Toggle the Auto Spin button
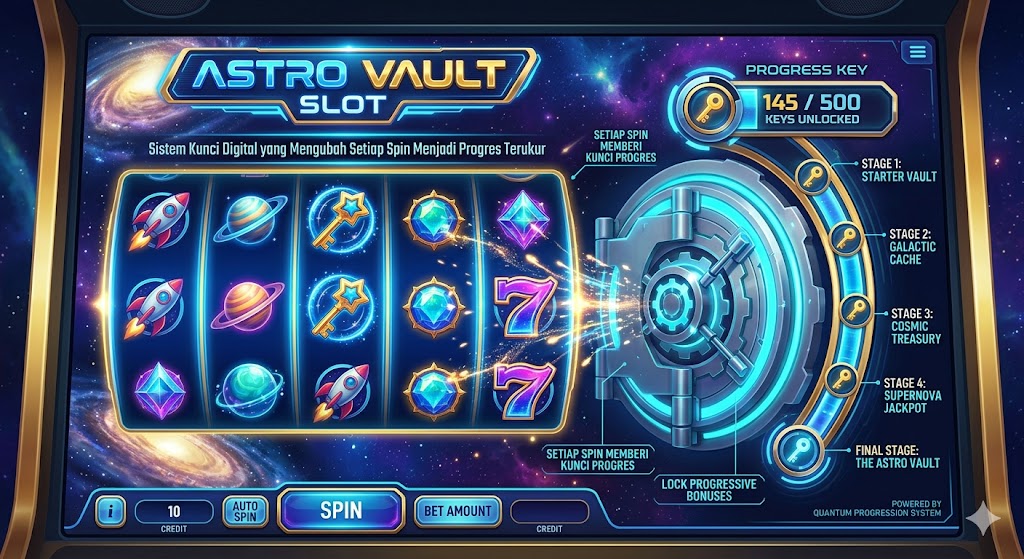1024x559 pixels. [x=245, y=511]
